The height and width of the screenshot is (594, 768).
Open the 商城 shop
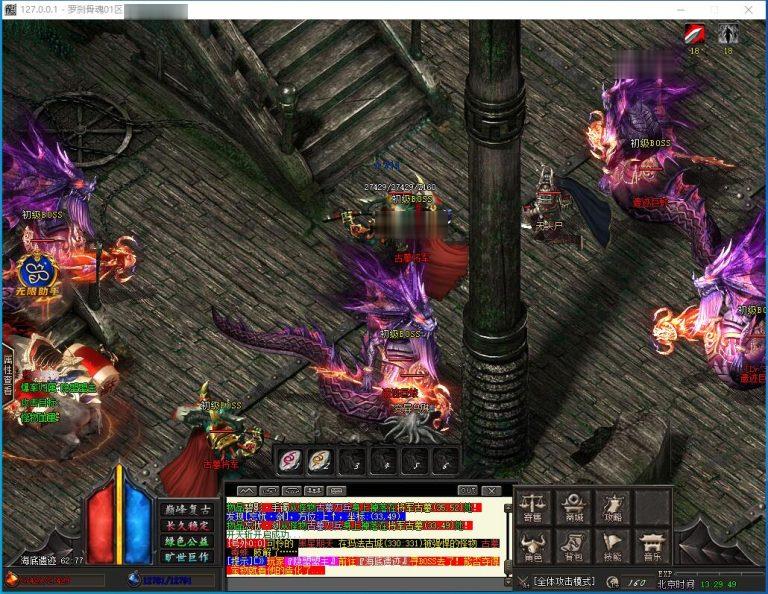coord(573,507)
